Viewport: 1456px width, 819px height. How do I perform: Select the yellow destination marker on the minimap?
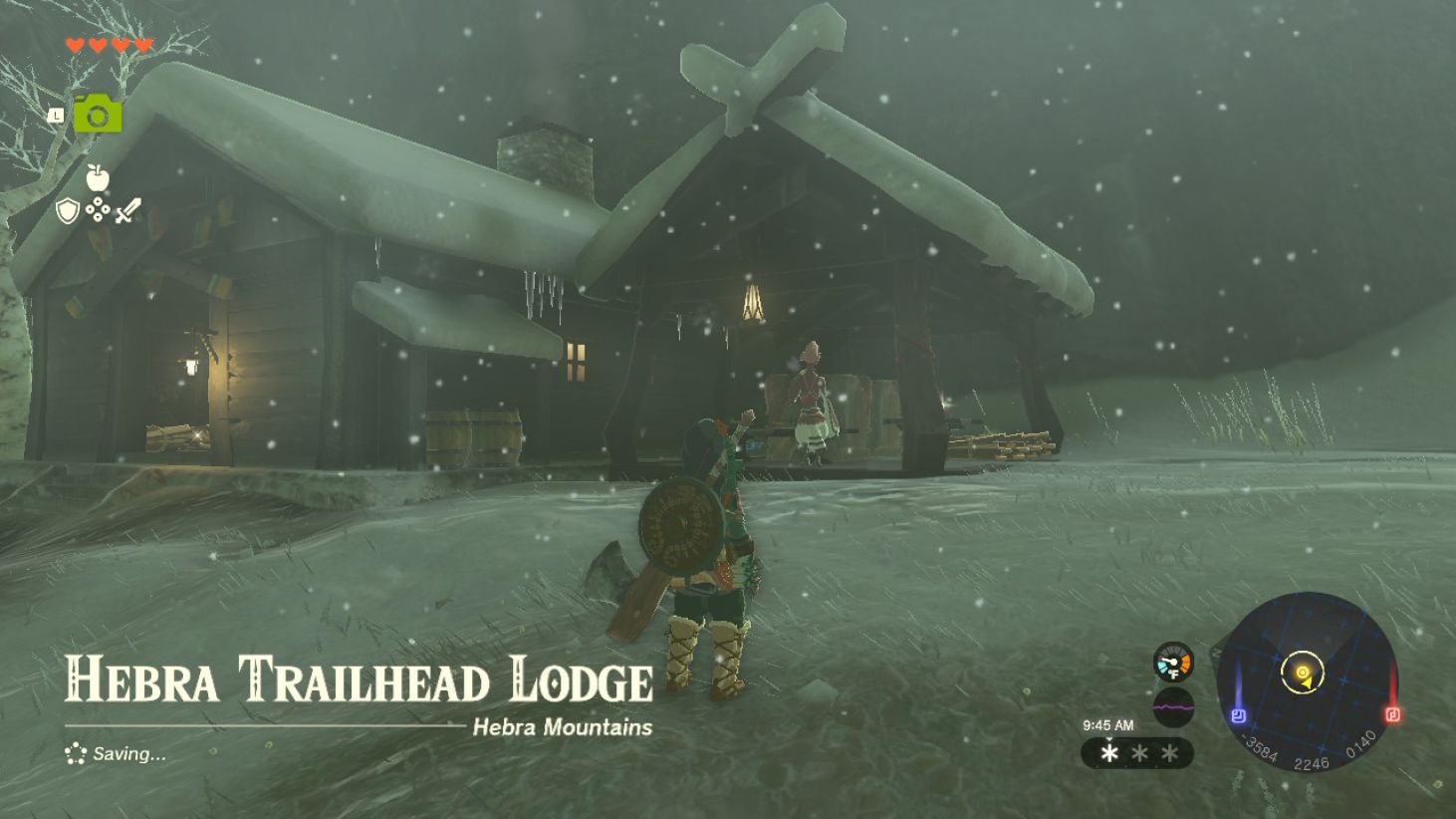pyautogui.click(x=1303, y=674)
